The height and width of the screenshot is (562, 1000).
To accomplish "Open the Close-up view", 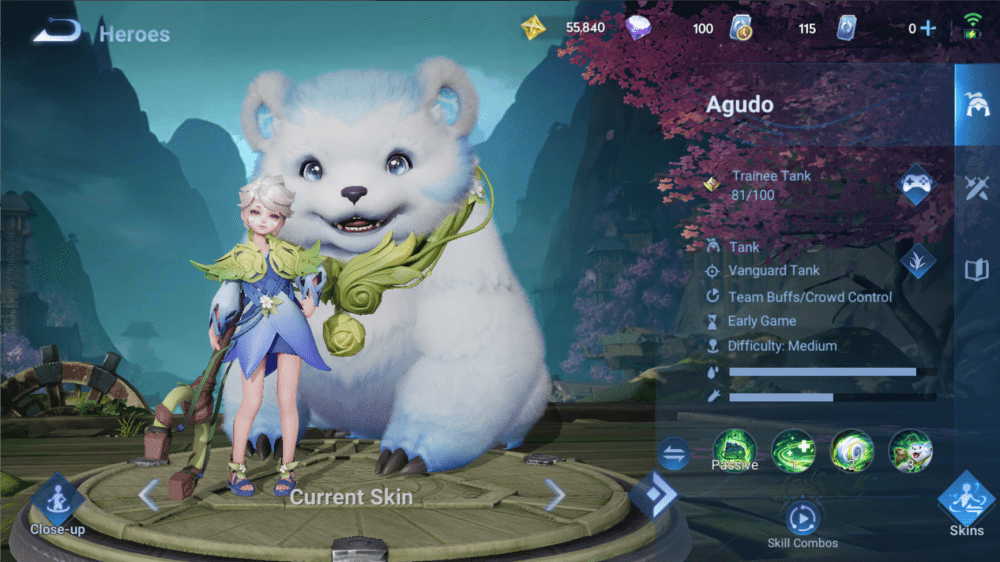I will [57, 499].
